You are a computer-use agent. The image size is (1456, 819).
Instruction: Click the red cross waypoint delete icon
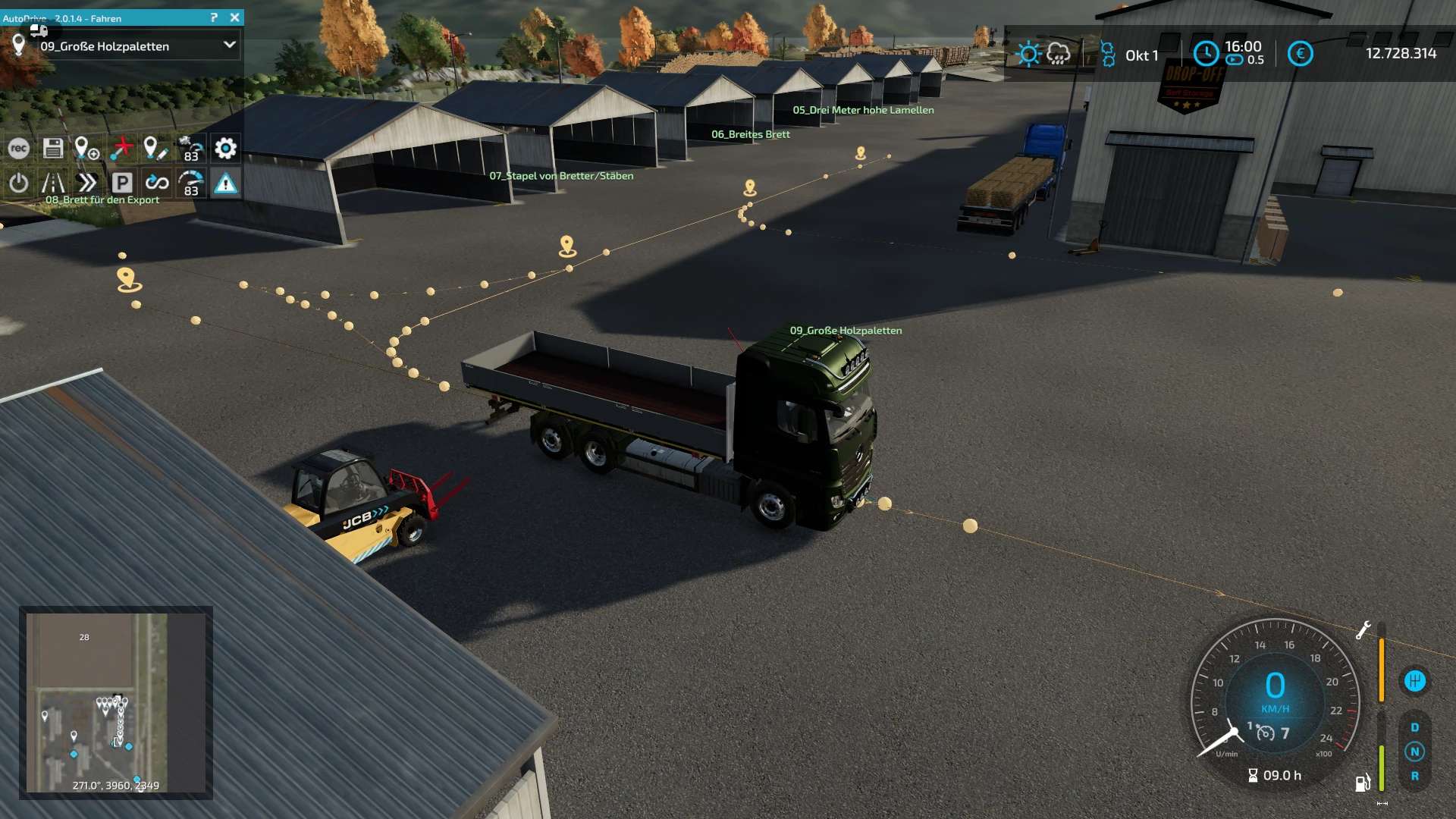121,149
